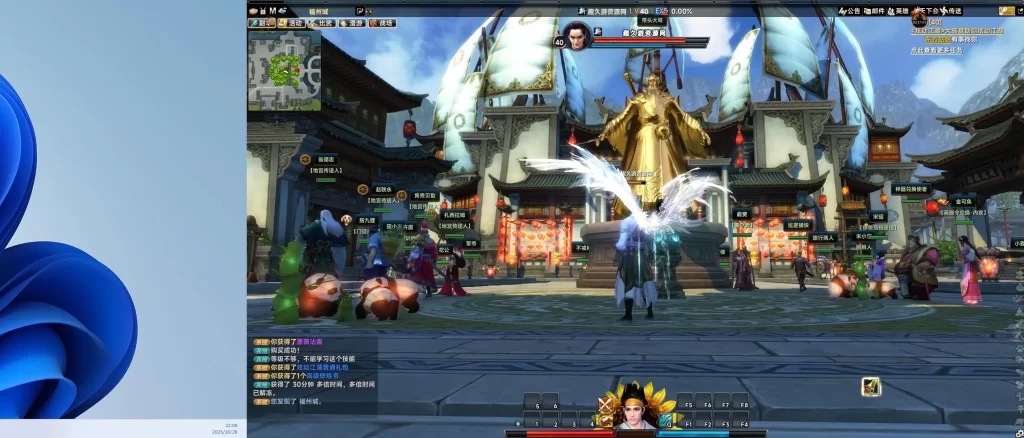1024x438 pixels.
Task: Click the M map icon in top-left bar
Action: (273, 11)
